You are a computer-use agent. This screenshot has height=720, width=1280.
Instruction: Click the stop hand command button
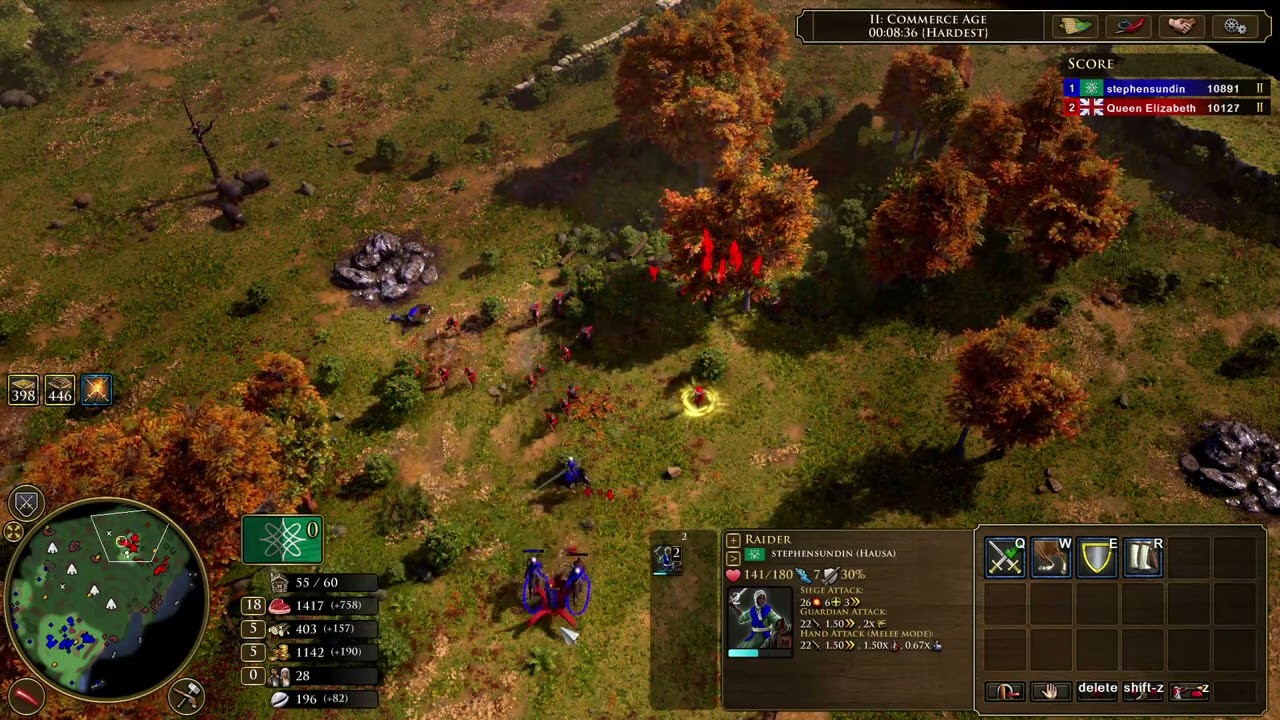1050,691
